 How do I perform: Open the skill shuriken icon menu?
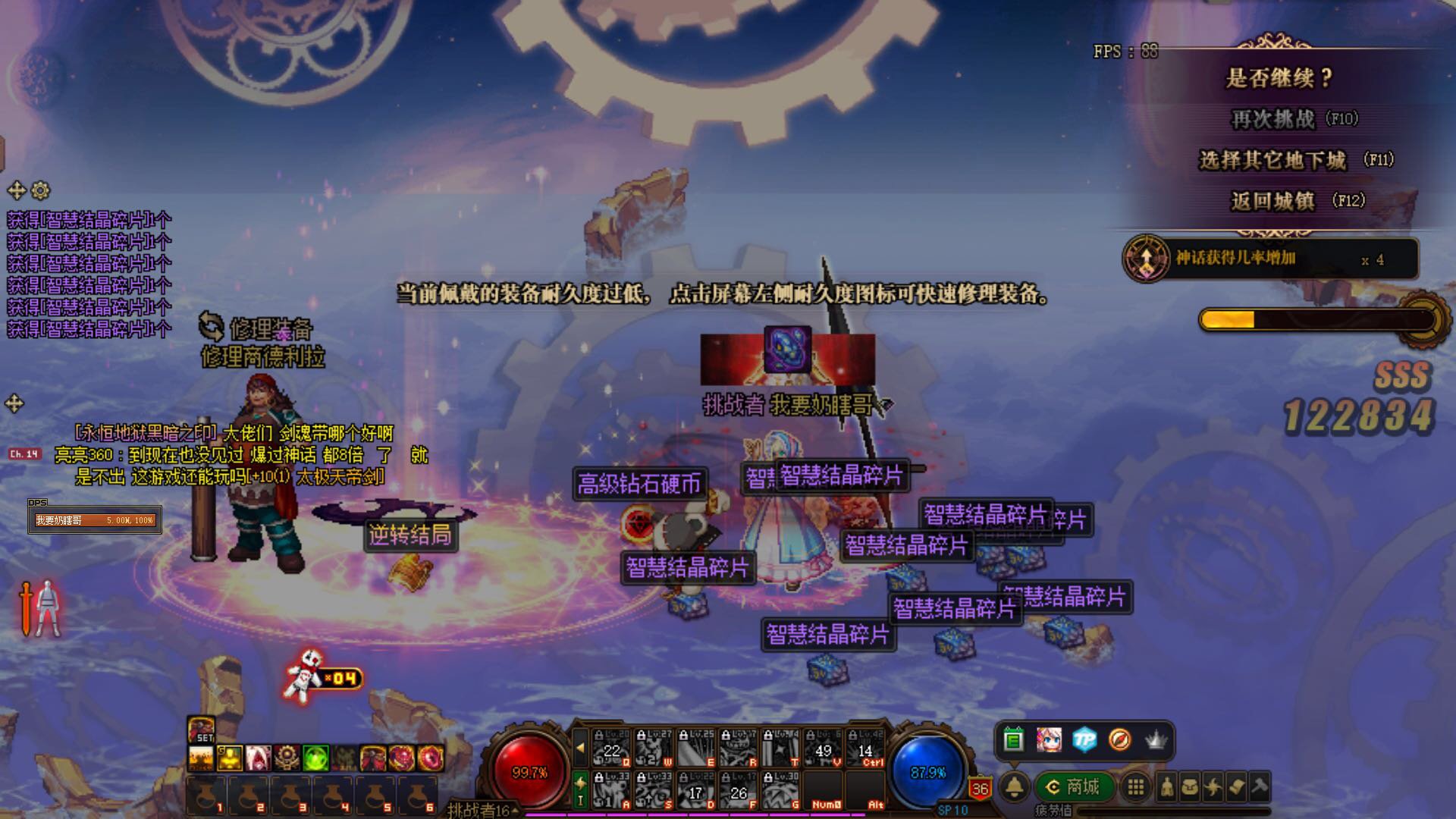(x=1213, y=787)
